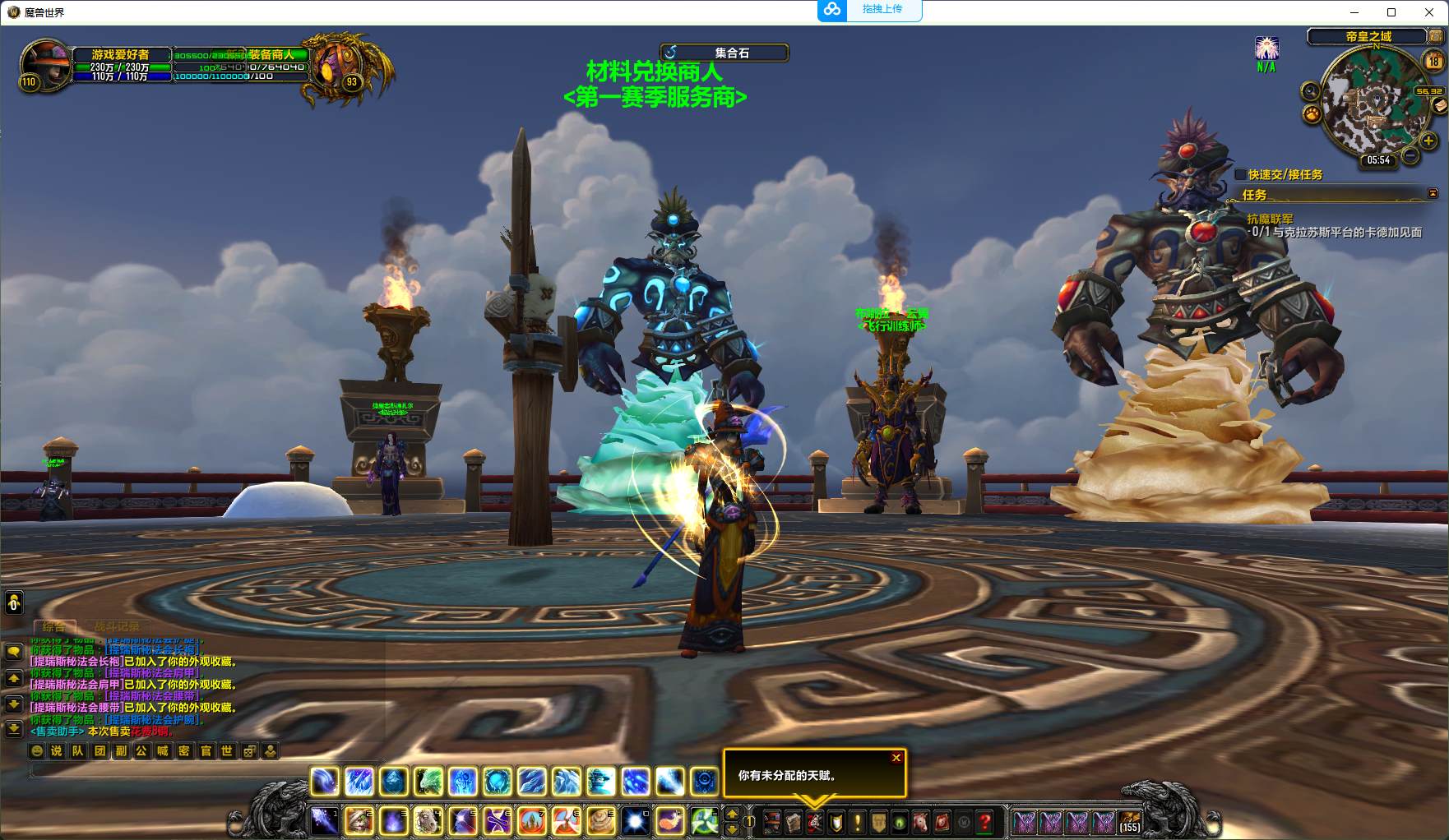Image resolution: width=1449 pixels, height=840 pixels.
Task: Open the chat emoji smiley button
Action: (x=36, y=750)
